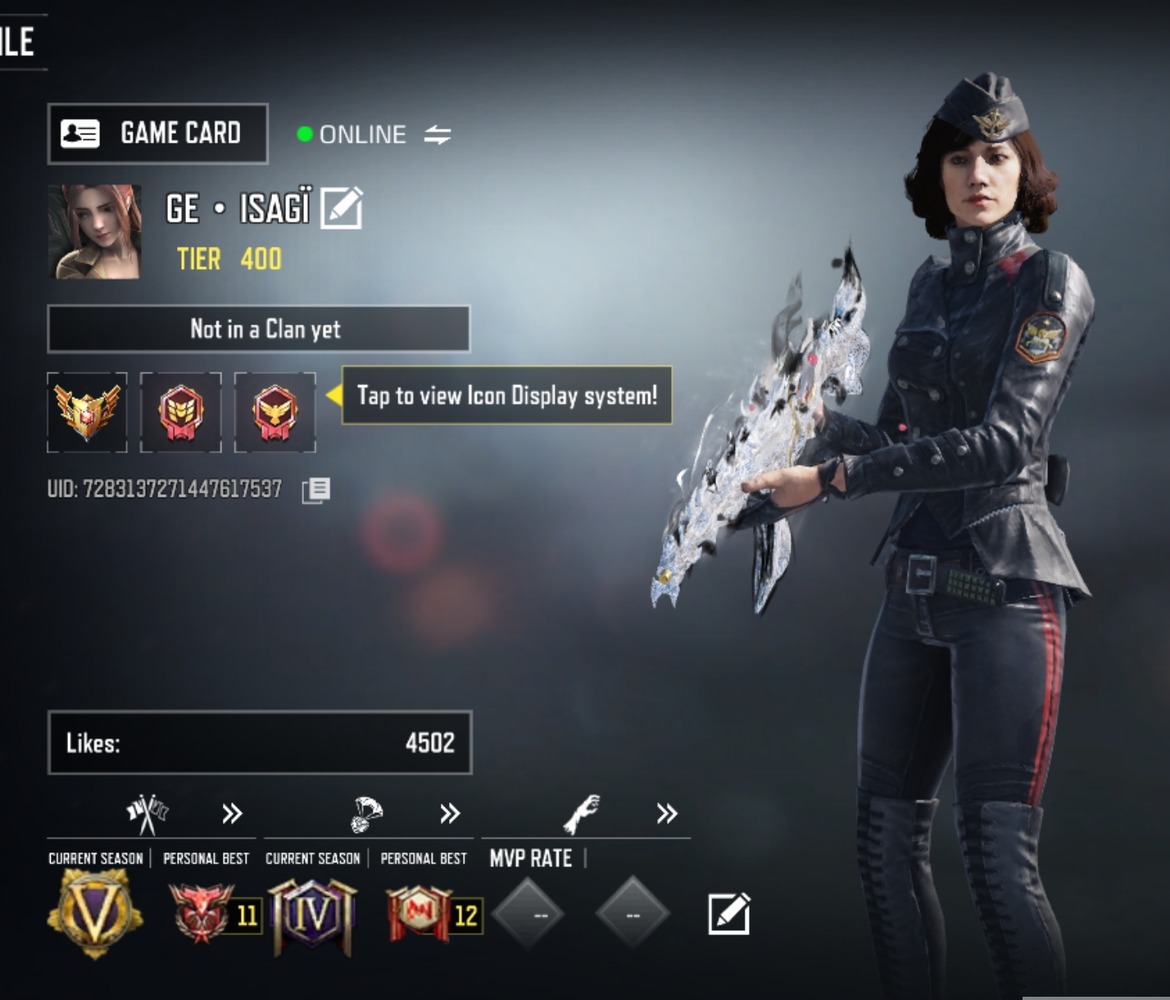Open the Likes counter panel
This screenshot has width=1170, height=1000.
259,743
